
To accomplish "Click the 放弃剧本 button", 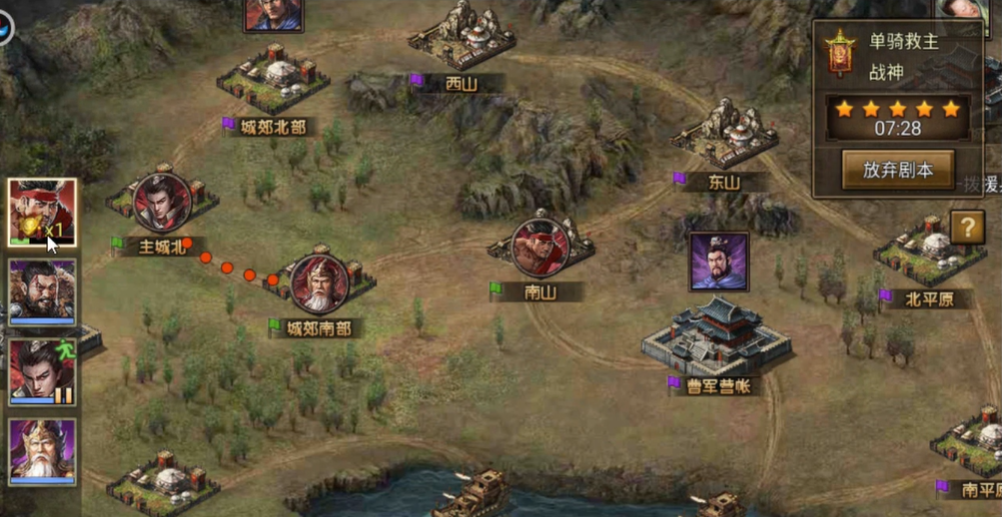I will pos(897,170).
